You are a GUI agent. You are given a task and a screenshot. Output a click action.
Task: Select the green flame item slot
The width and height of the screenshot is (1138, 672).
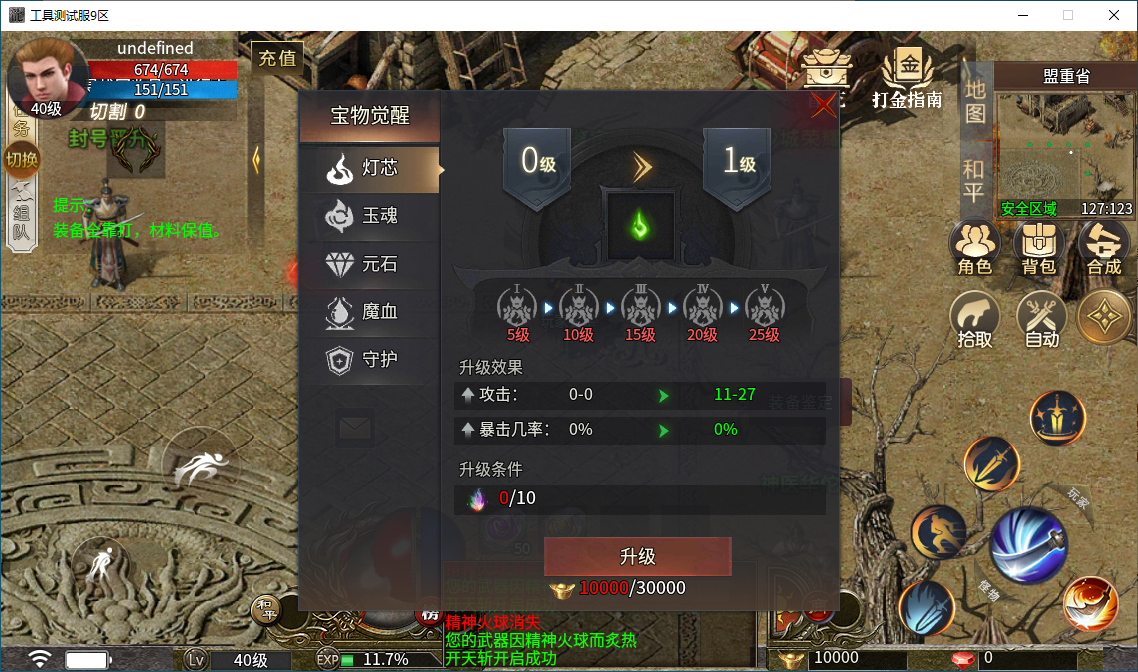640,226
